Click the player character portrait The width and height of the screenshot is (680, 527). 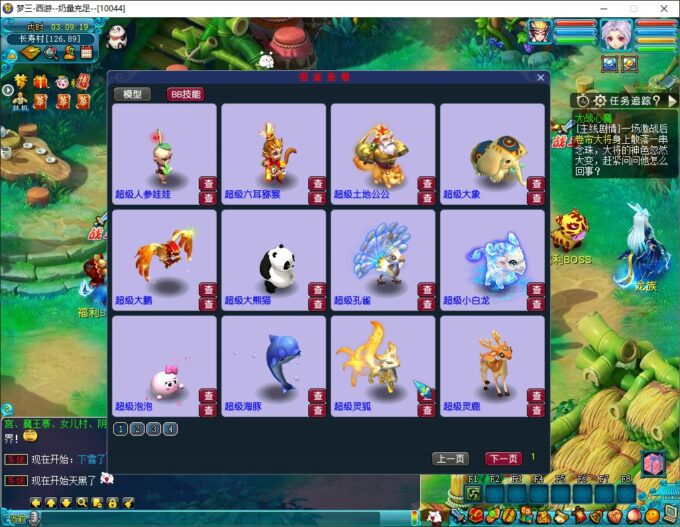tap(540, 33)
